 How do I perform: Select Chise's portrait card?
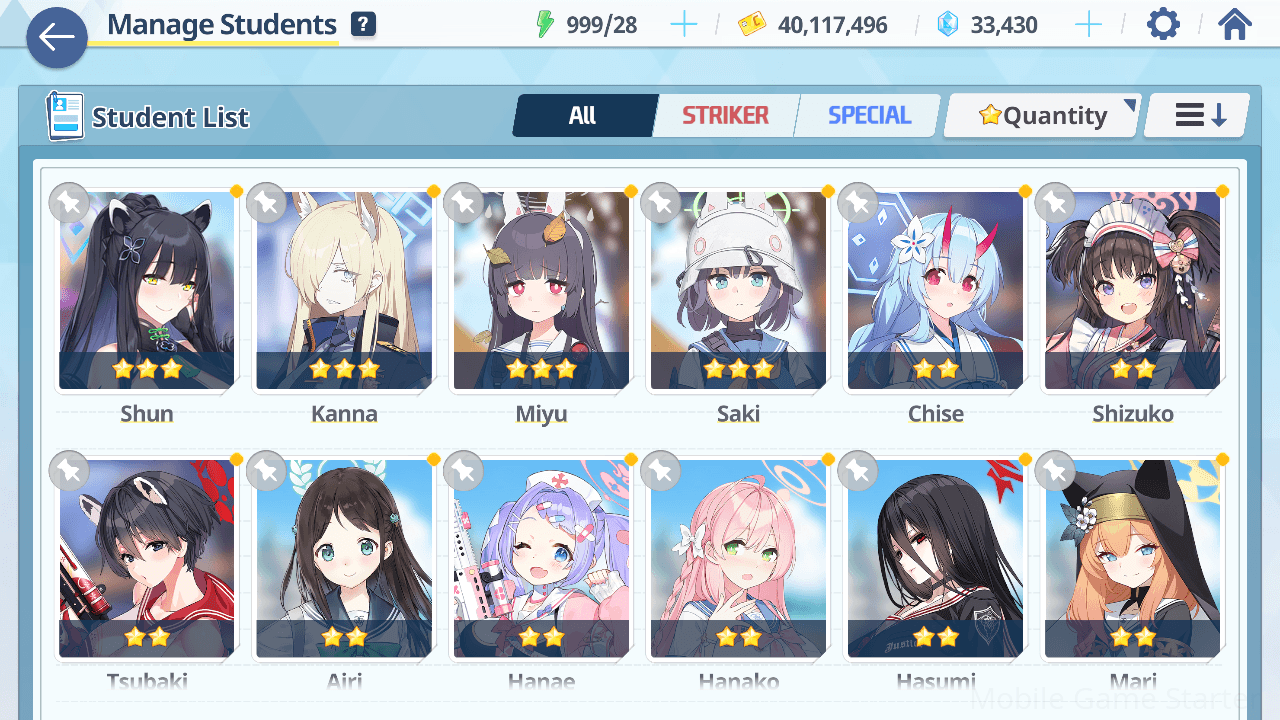[935, 290]
